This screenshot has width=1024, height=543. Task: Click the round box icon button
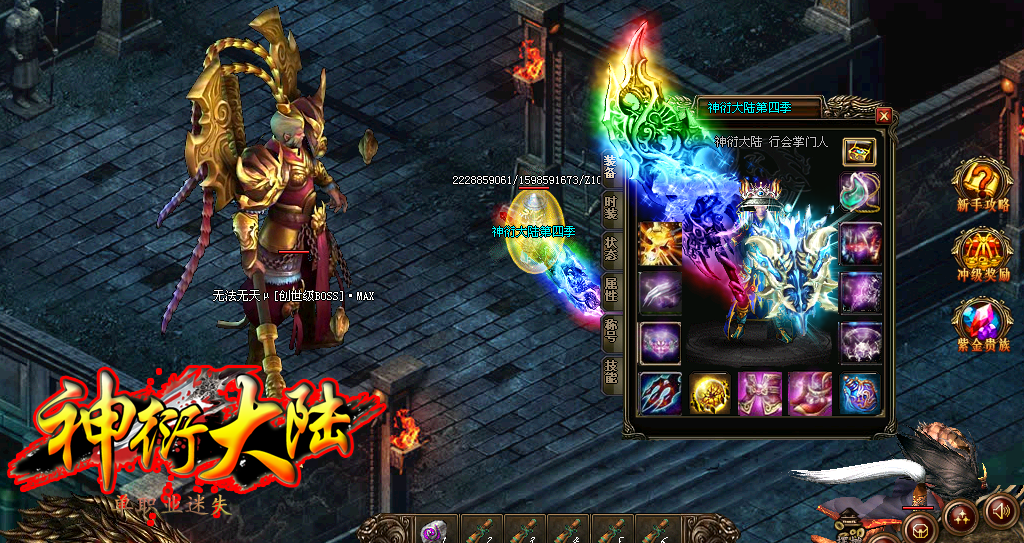click(x=920, y=526)
